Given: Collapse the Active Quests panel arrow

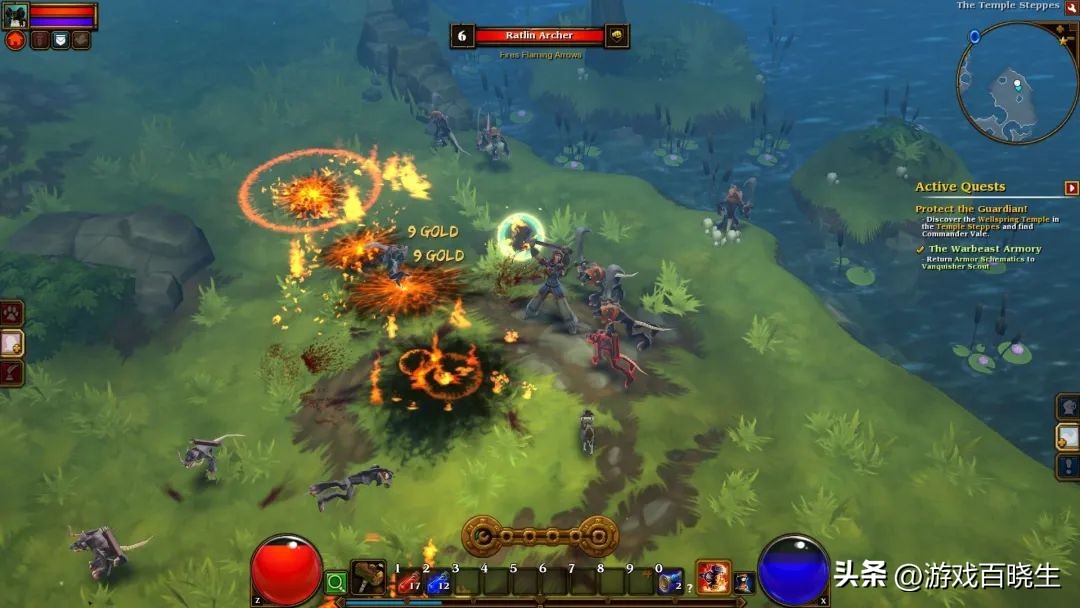Looking at the screenshot, I should click(1071, 188).
